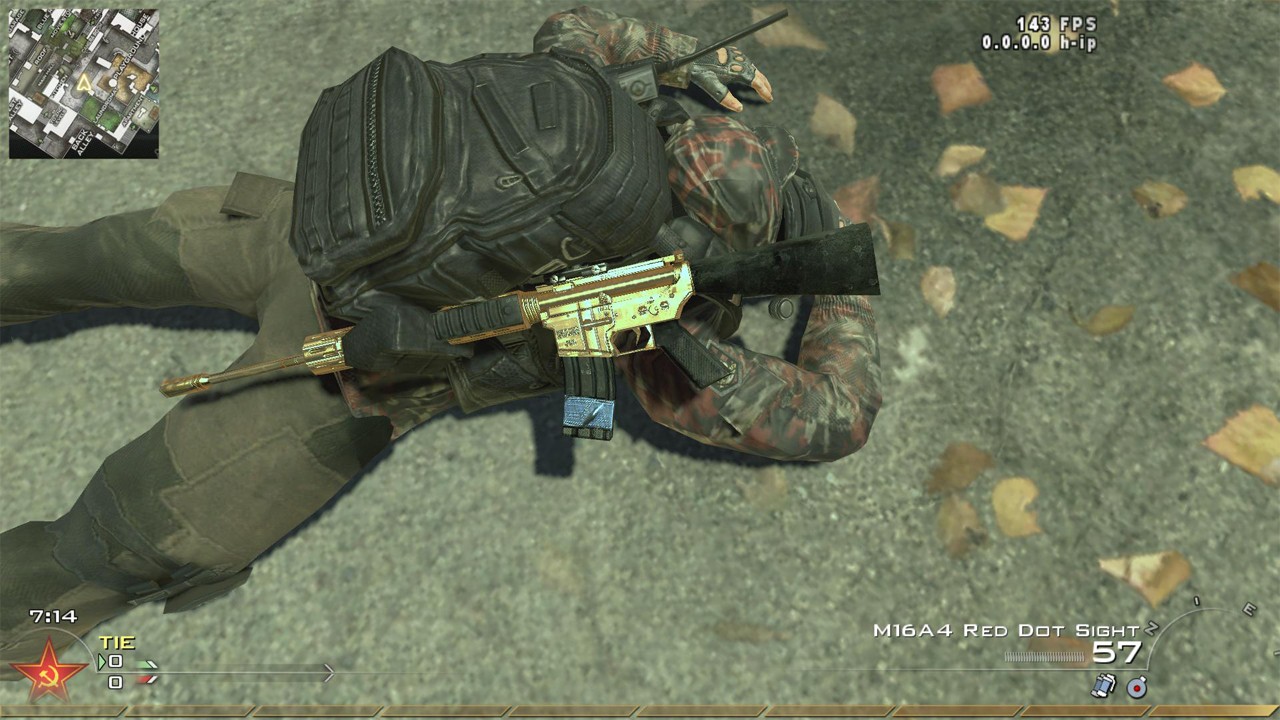
Task: Click the 7:14 match timer
Action: tap(53, 614)
